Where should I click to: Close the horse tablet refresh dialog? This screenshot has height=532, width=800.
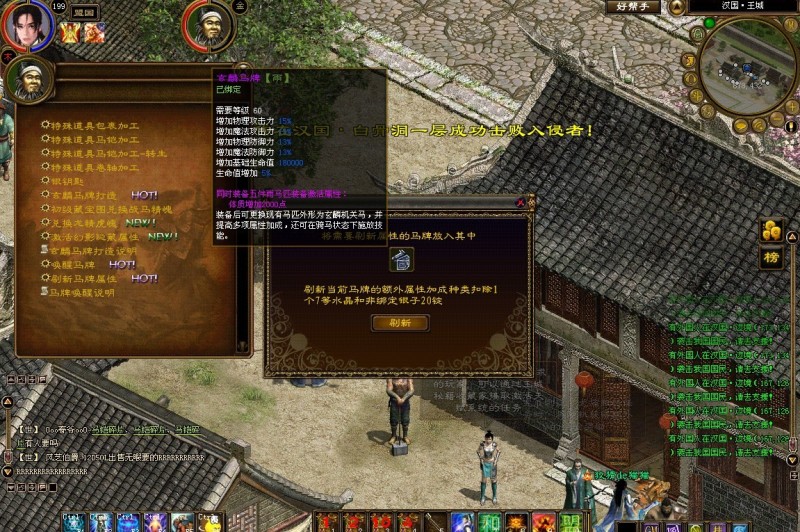(520, 202)
